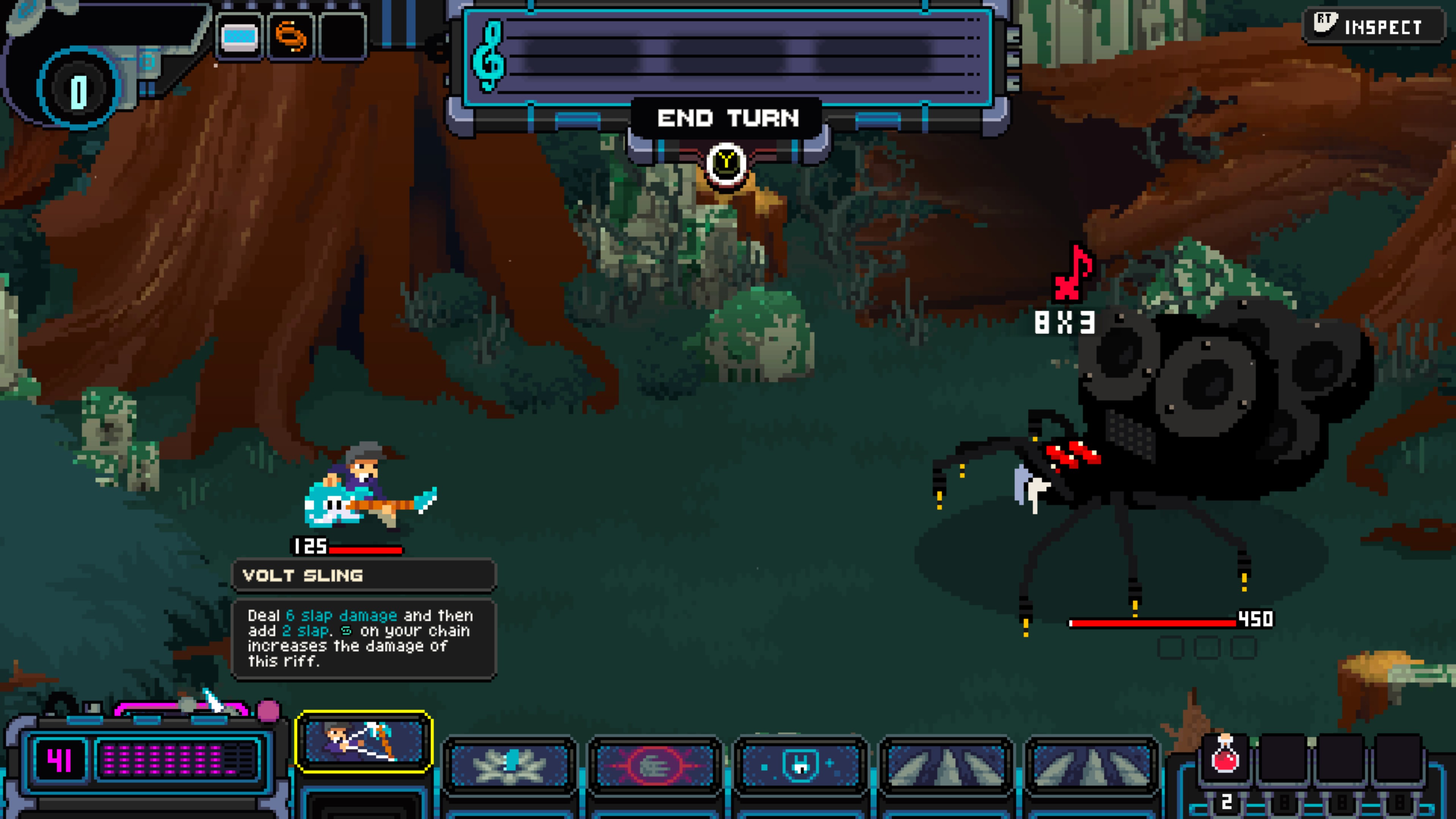
Task: Select the Volt Sling riff card
Action: (364, 741)
